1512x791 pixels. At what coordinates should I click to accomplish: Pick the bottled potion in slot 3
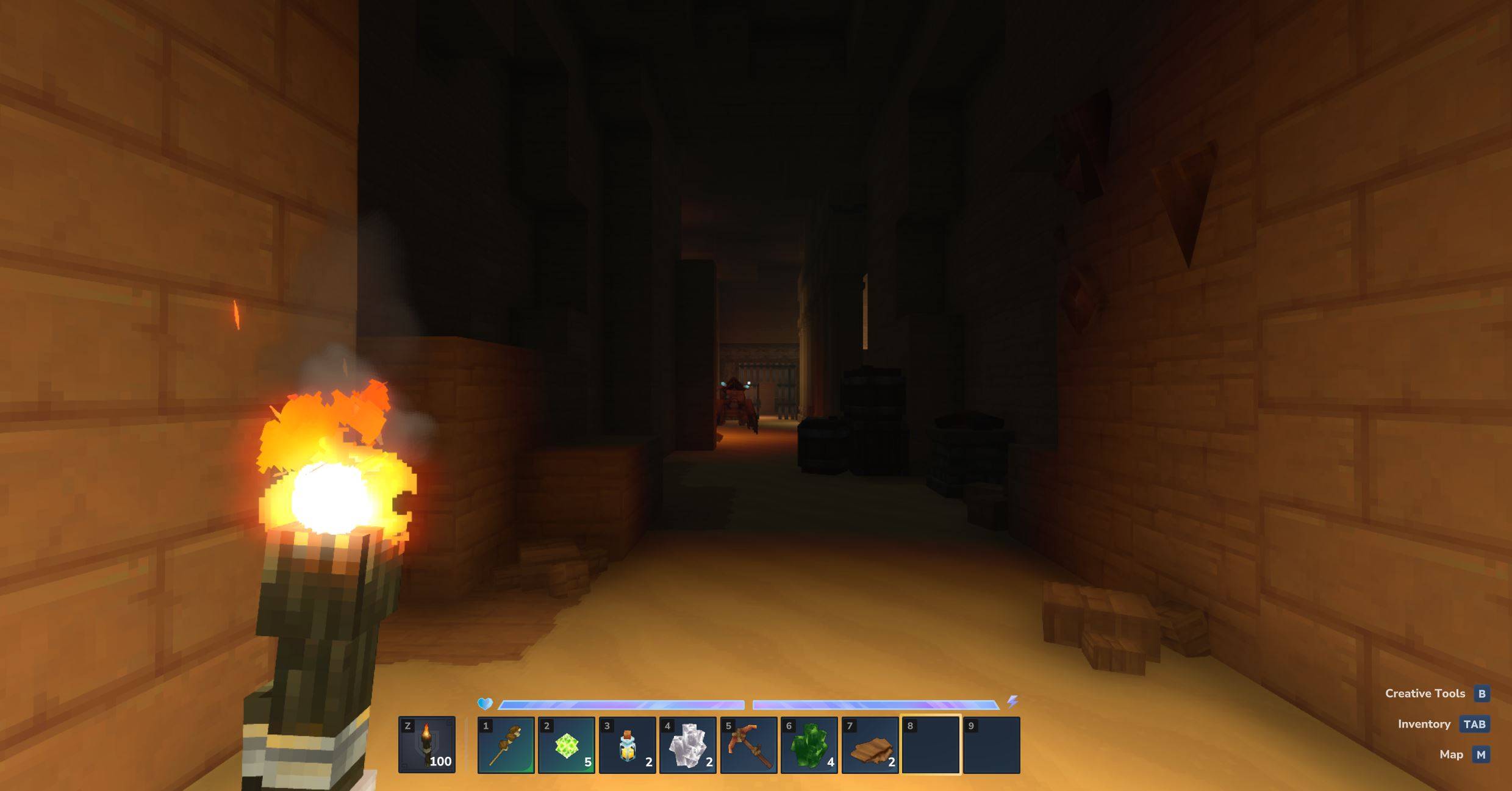tap(627, 745)
